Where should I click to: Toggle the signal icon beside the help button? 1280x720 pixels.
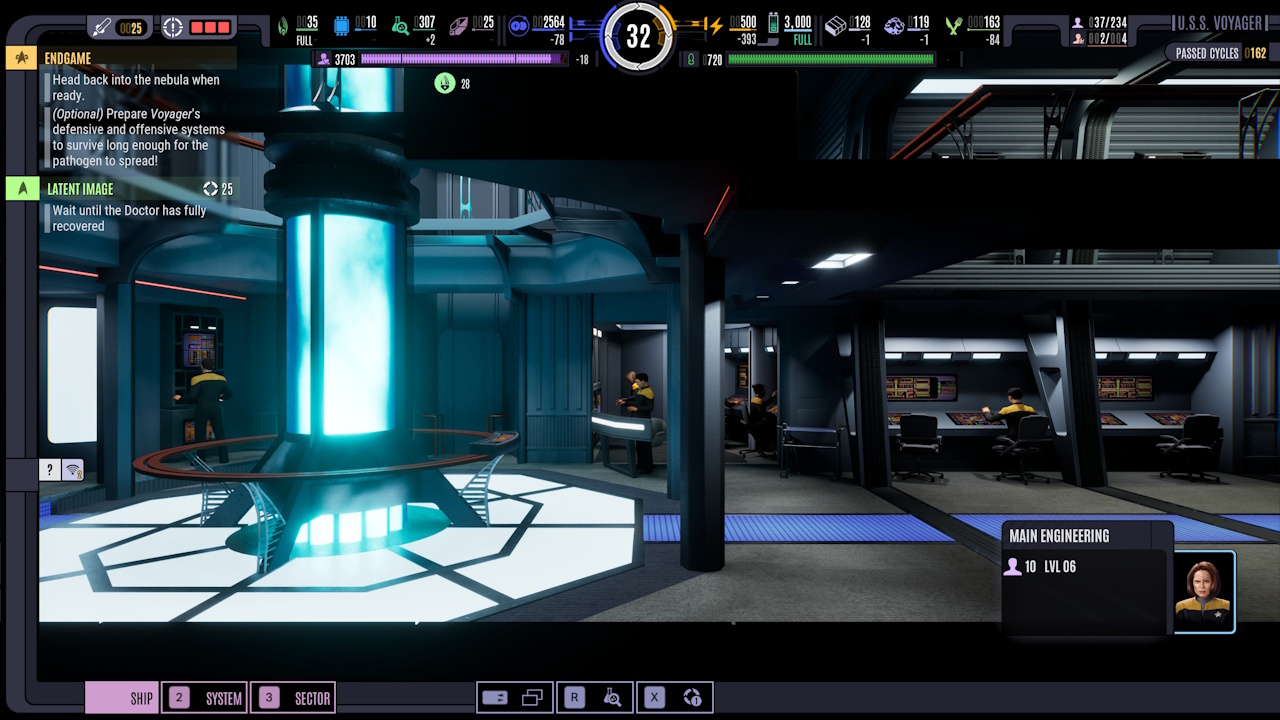[x=70, y=469]
